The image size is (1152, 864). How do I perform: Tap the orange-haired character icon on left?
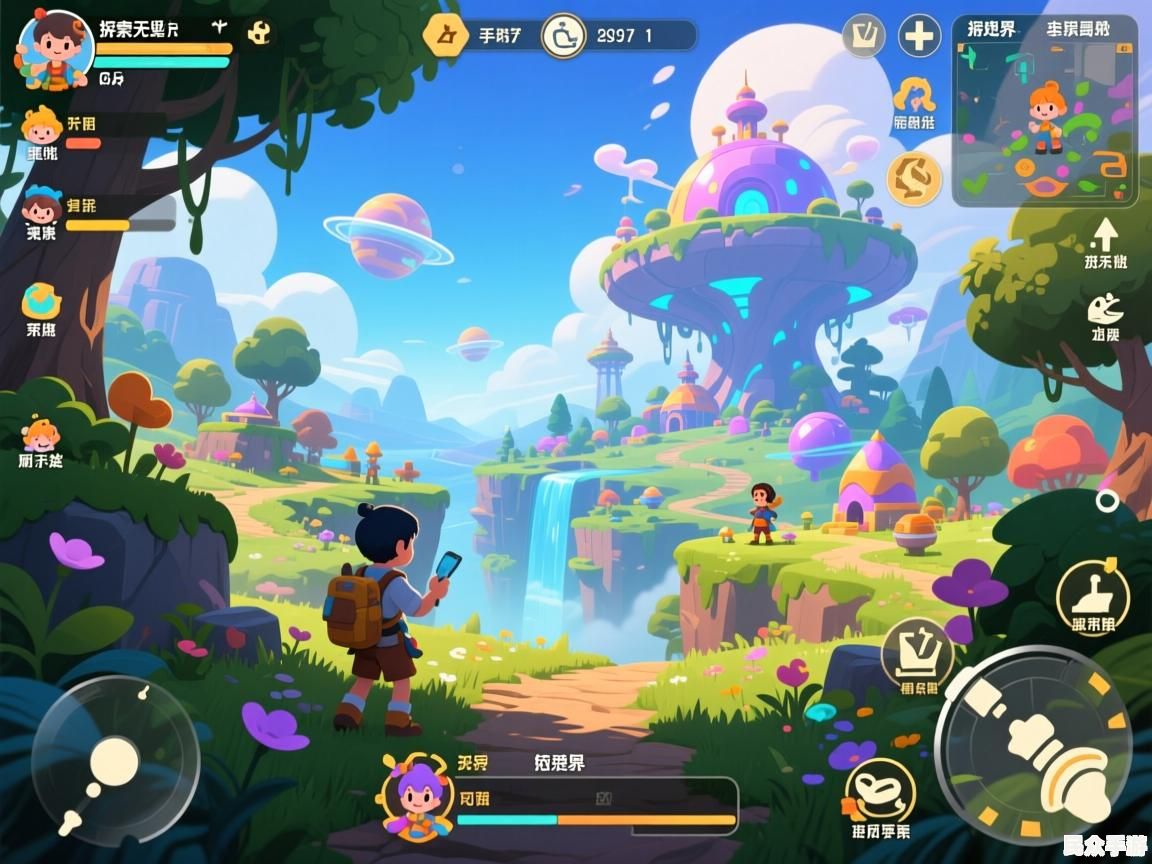pos(41,436)
